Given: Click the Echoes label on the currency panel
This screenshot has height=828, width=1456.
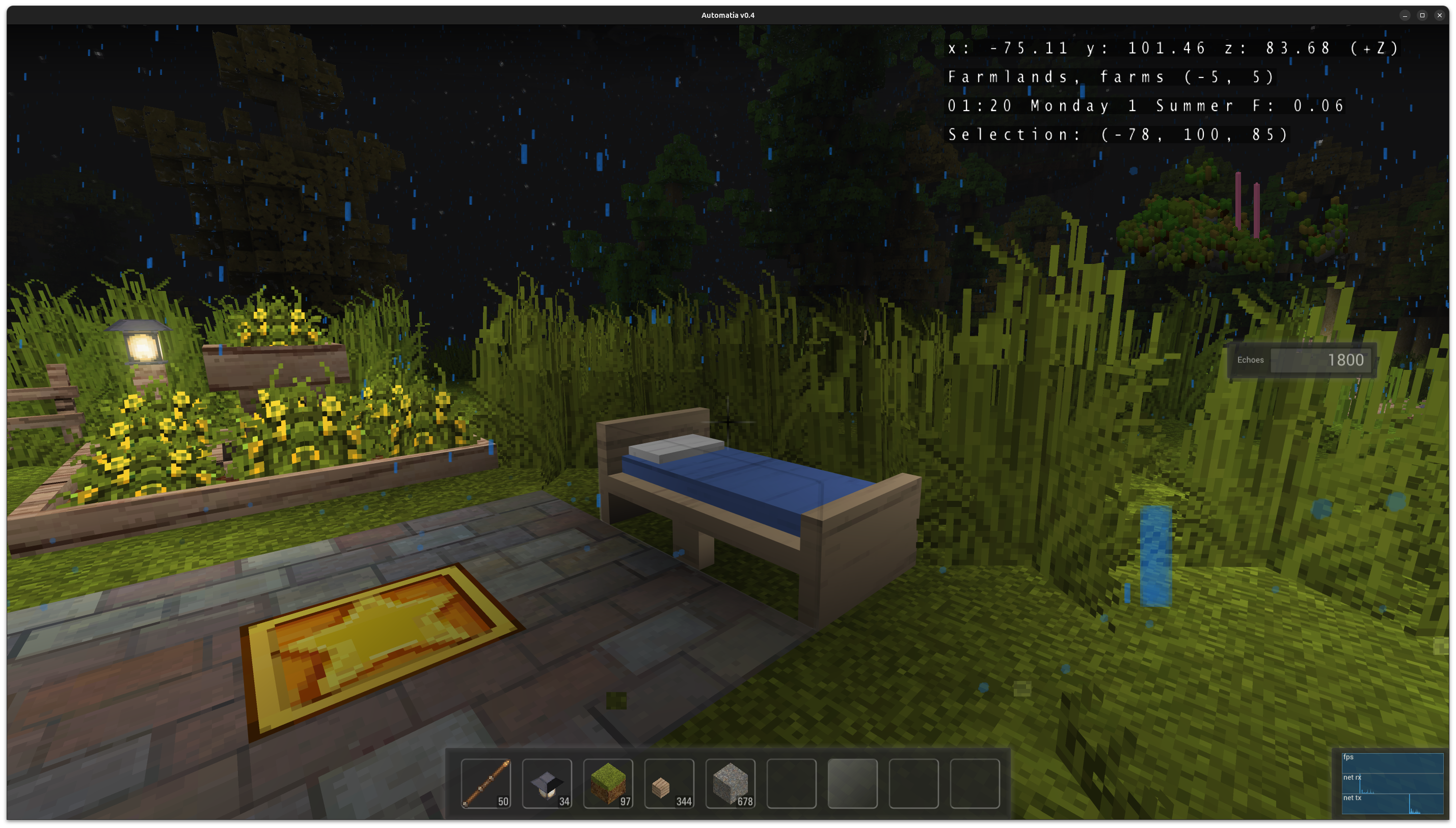Looking at the screenshot, I should (1251, 360).
